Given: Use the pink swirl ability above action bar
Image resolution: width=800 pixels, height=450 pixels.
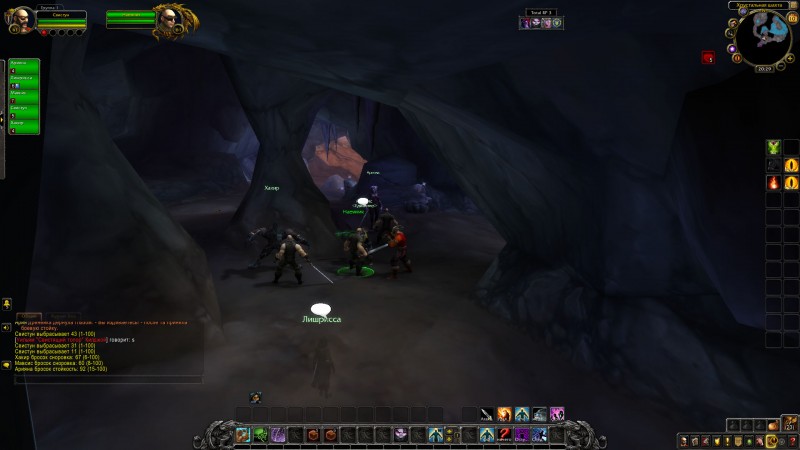Looking at the screenshot, I should pos(557,414).
